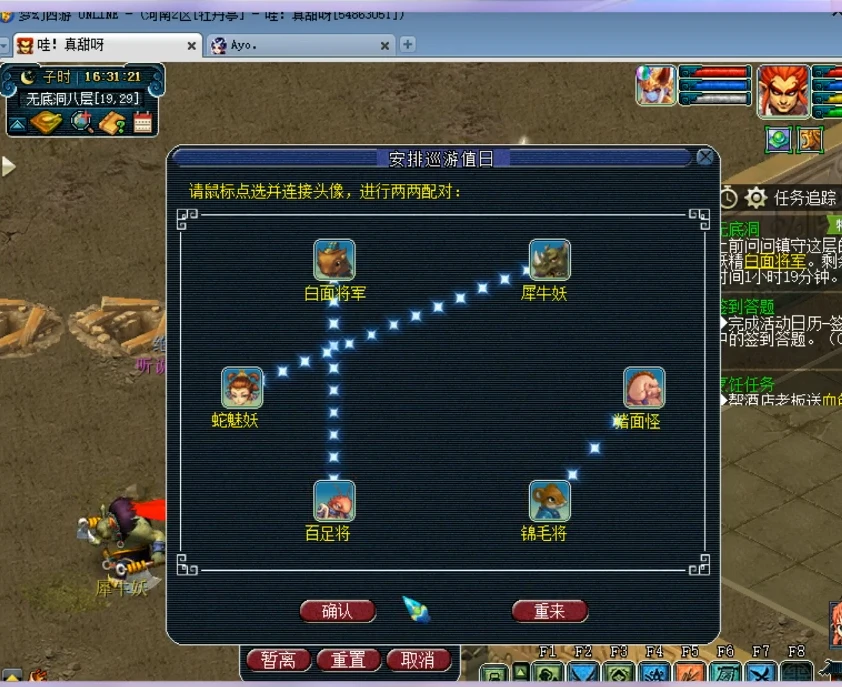The height and width of the screenshot is (687, 842).
Task: Restart the pairing with 重来
Action: pos(549,611)
